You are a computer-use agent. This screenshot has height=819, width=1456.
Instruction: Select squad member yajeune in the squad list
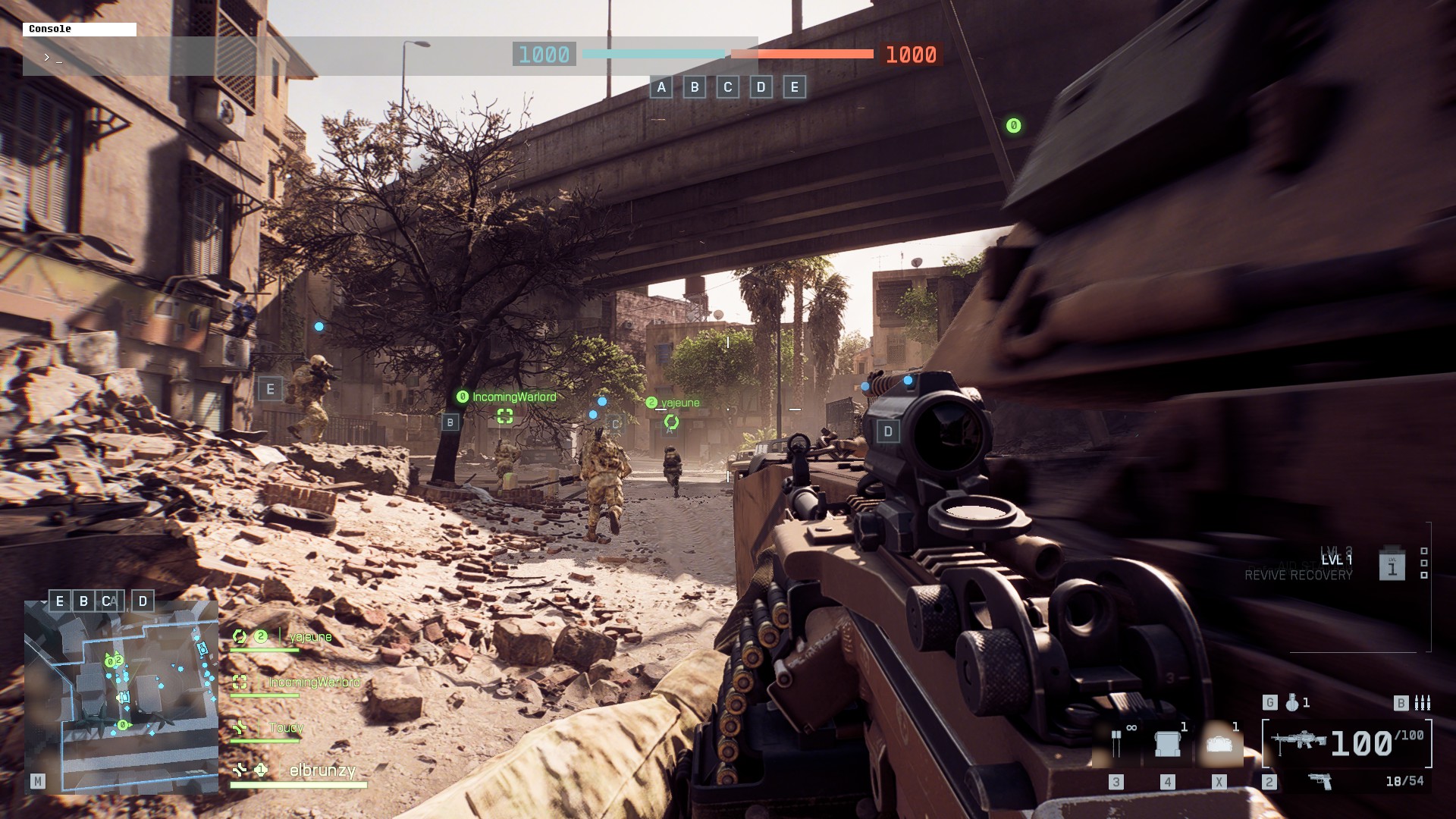[309, 637]
